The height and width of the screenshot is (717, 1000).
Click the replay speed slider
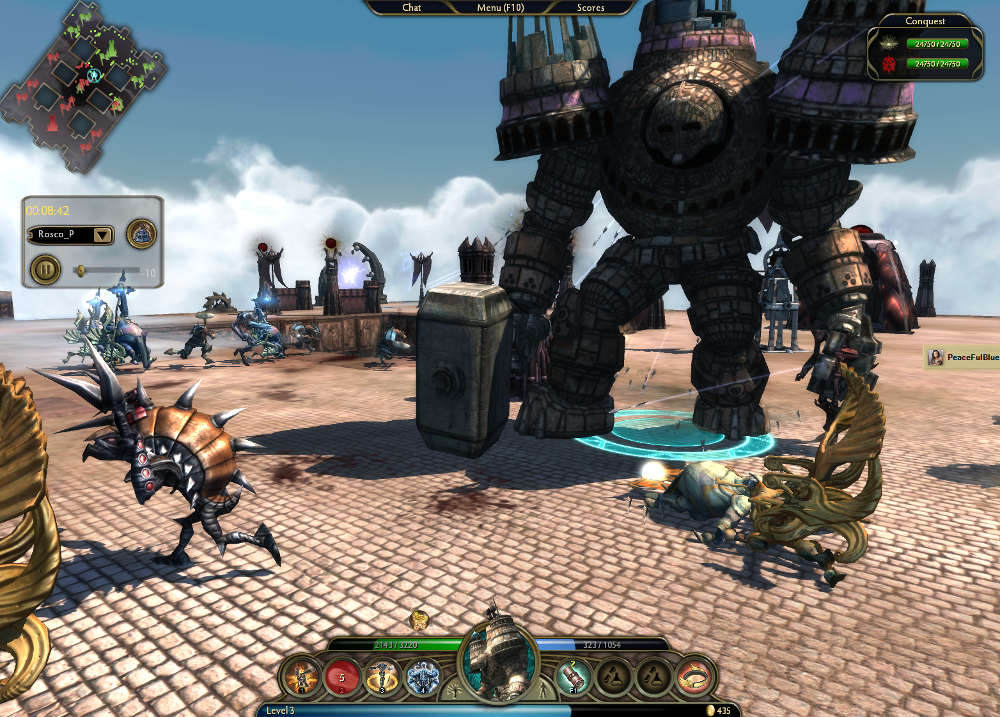click(110, 270)
